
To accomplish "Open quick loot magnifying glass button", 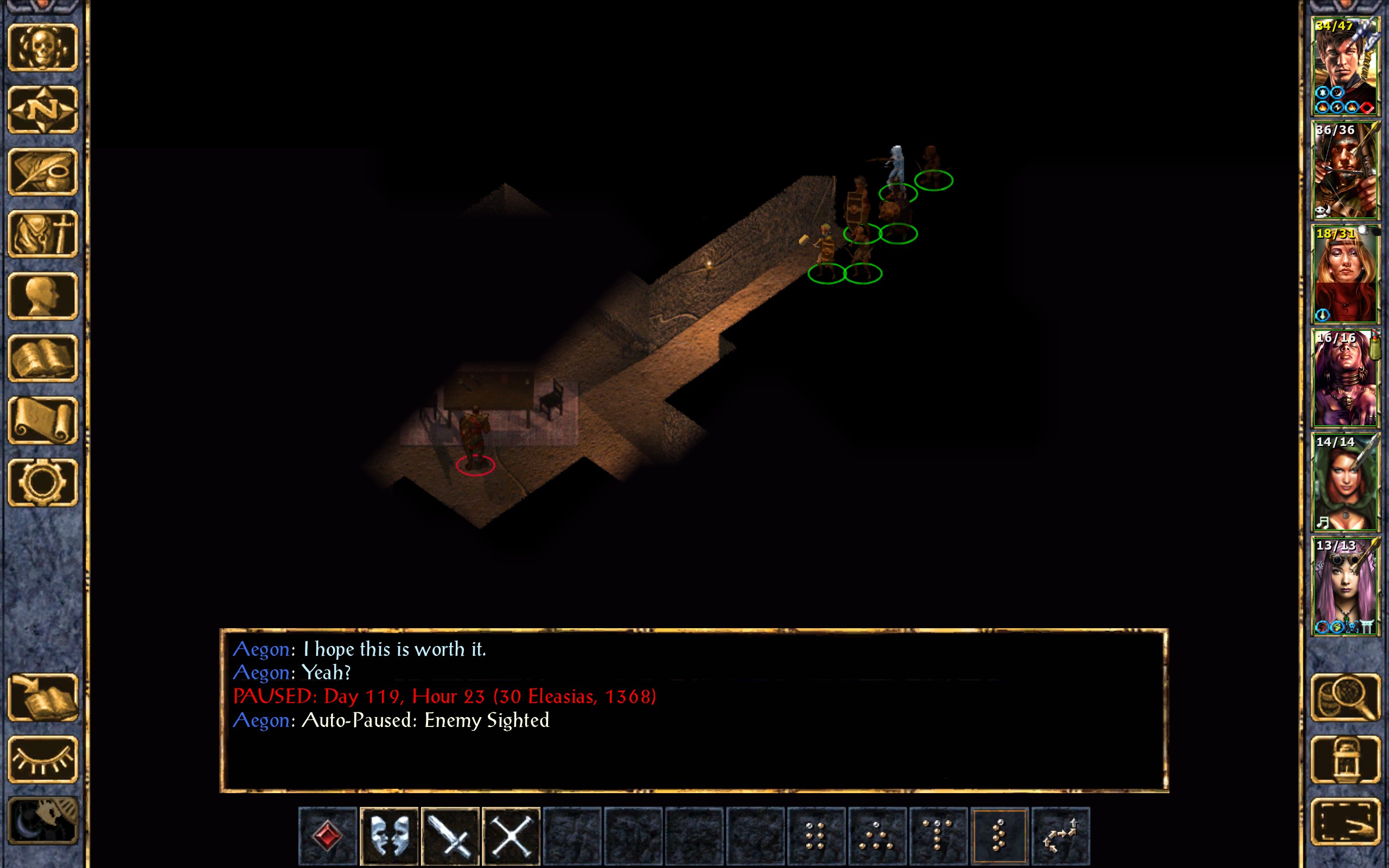I will pyautogui.click(x=1345, y=697).
